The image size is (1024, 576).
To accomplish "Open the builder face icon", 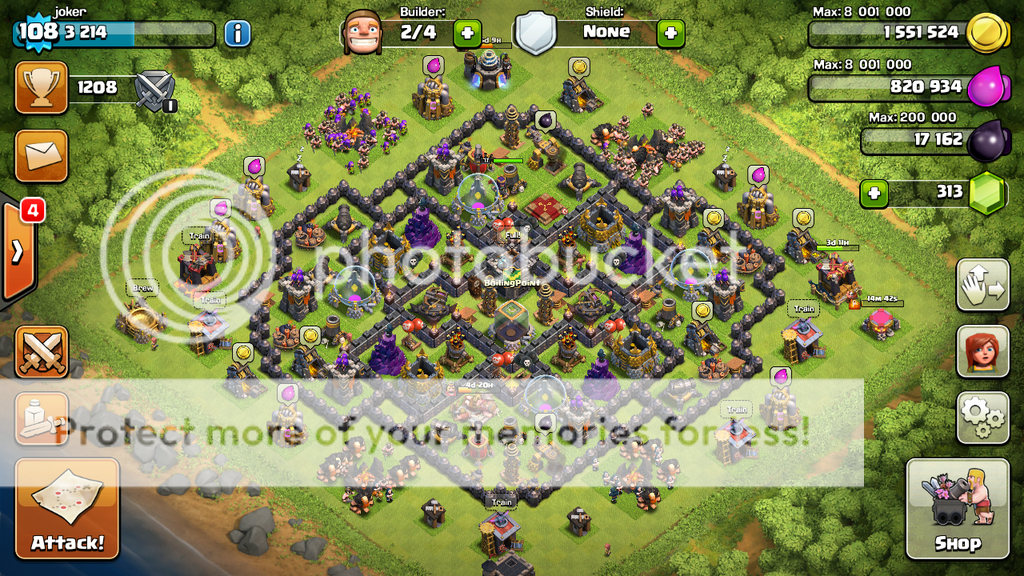I will pos(362,33).
